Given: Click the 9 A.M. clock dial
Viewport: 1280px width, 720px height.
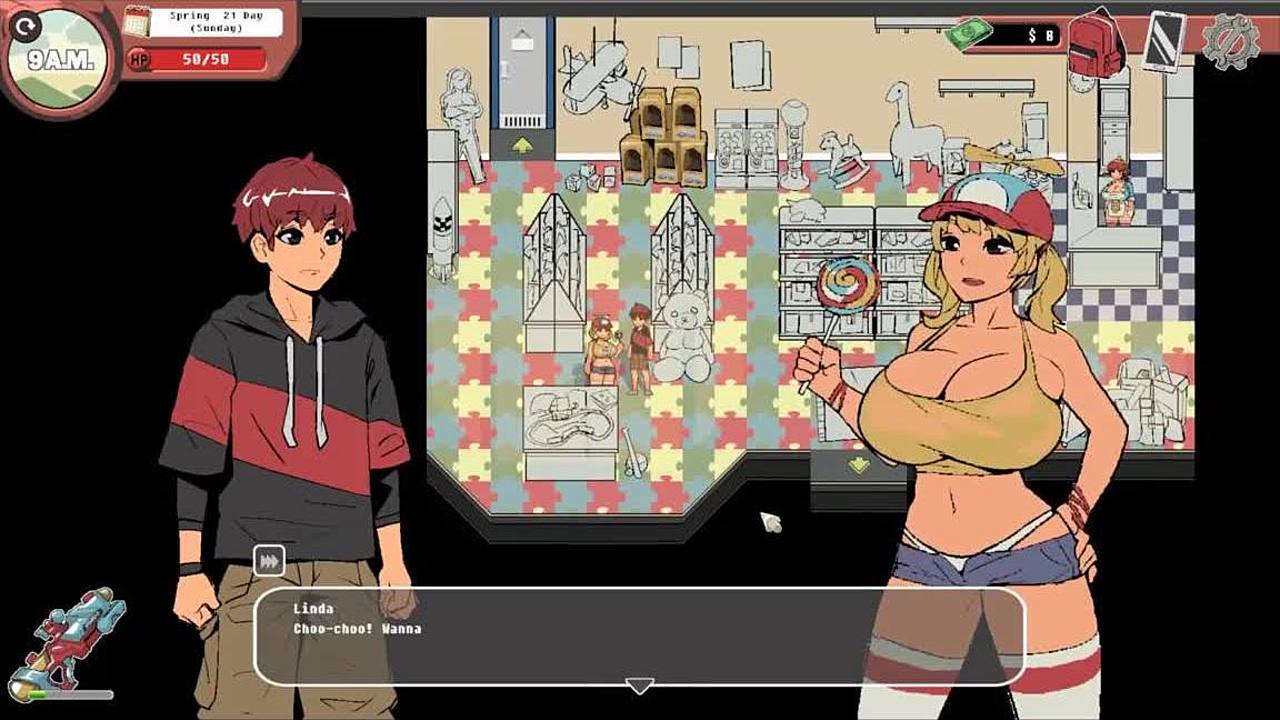Looking at the screenshot, I should pyautogui.click(x=60, y=58).
